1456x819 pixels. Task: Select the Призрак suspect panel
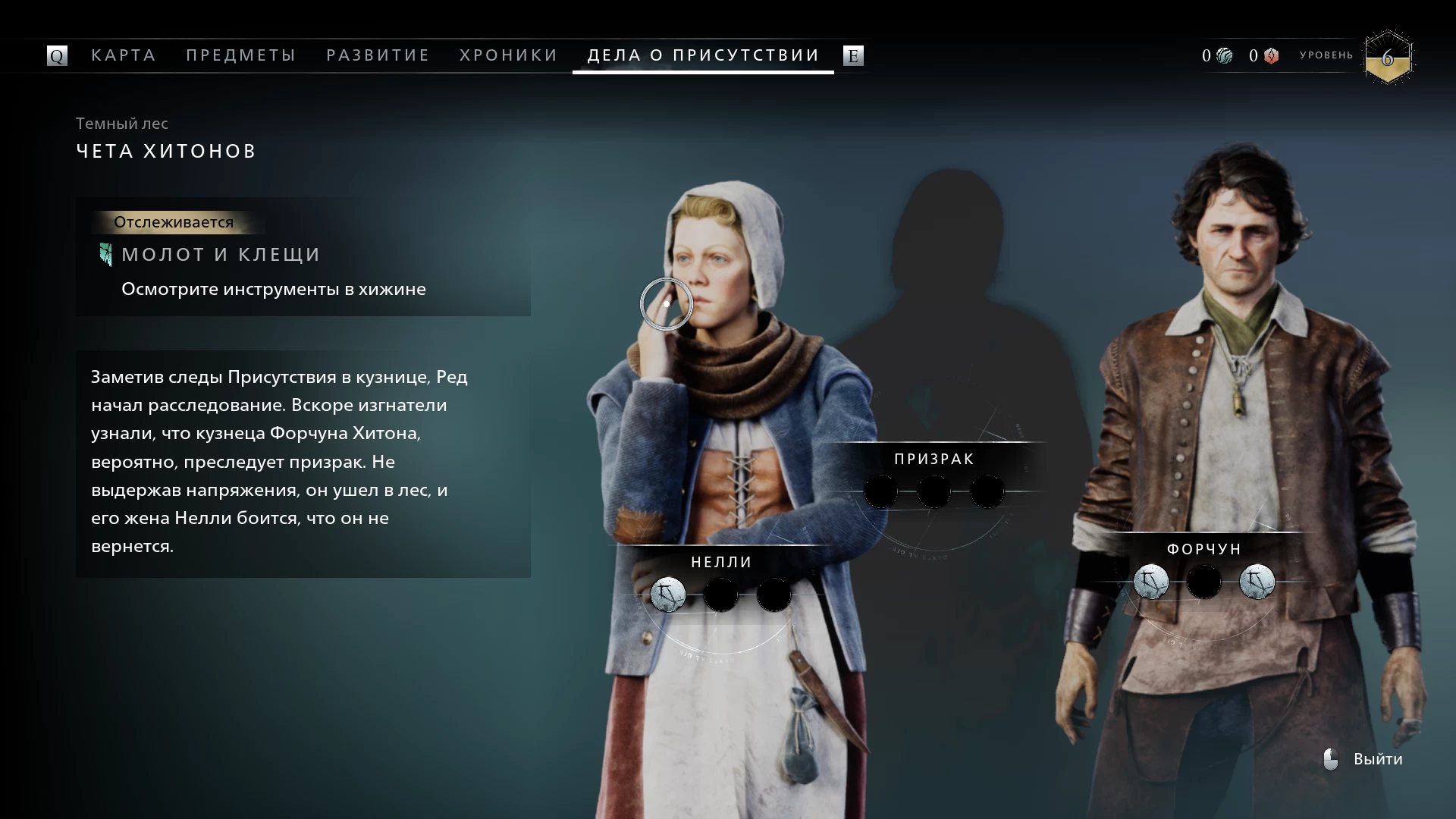tap(934, 460)
